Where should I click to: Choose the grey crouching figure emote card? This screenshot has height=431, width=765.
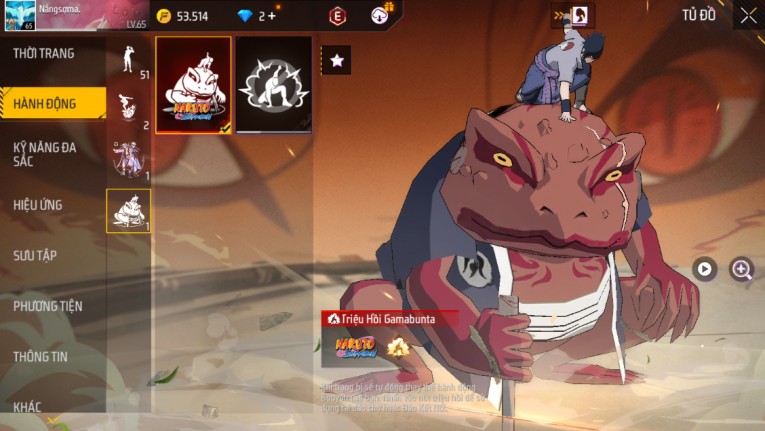[274, 85]
